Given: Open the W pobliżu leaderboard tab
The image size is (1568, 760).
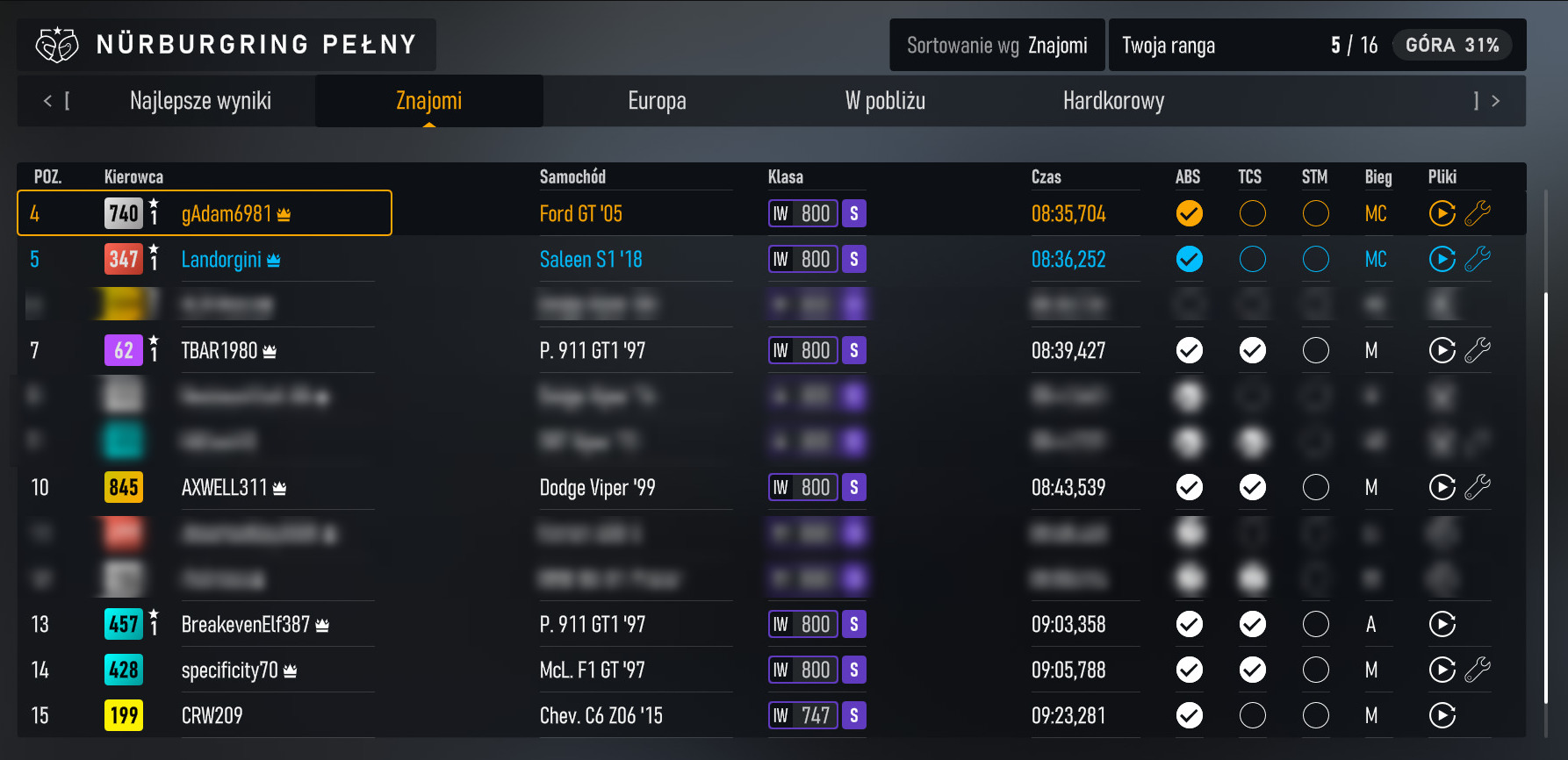Looking at the screenshot, I should point(884,100).
